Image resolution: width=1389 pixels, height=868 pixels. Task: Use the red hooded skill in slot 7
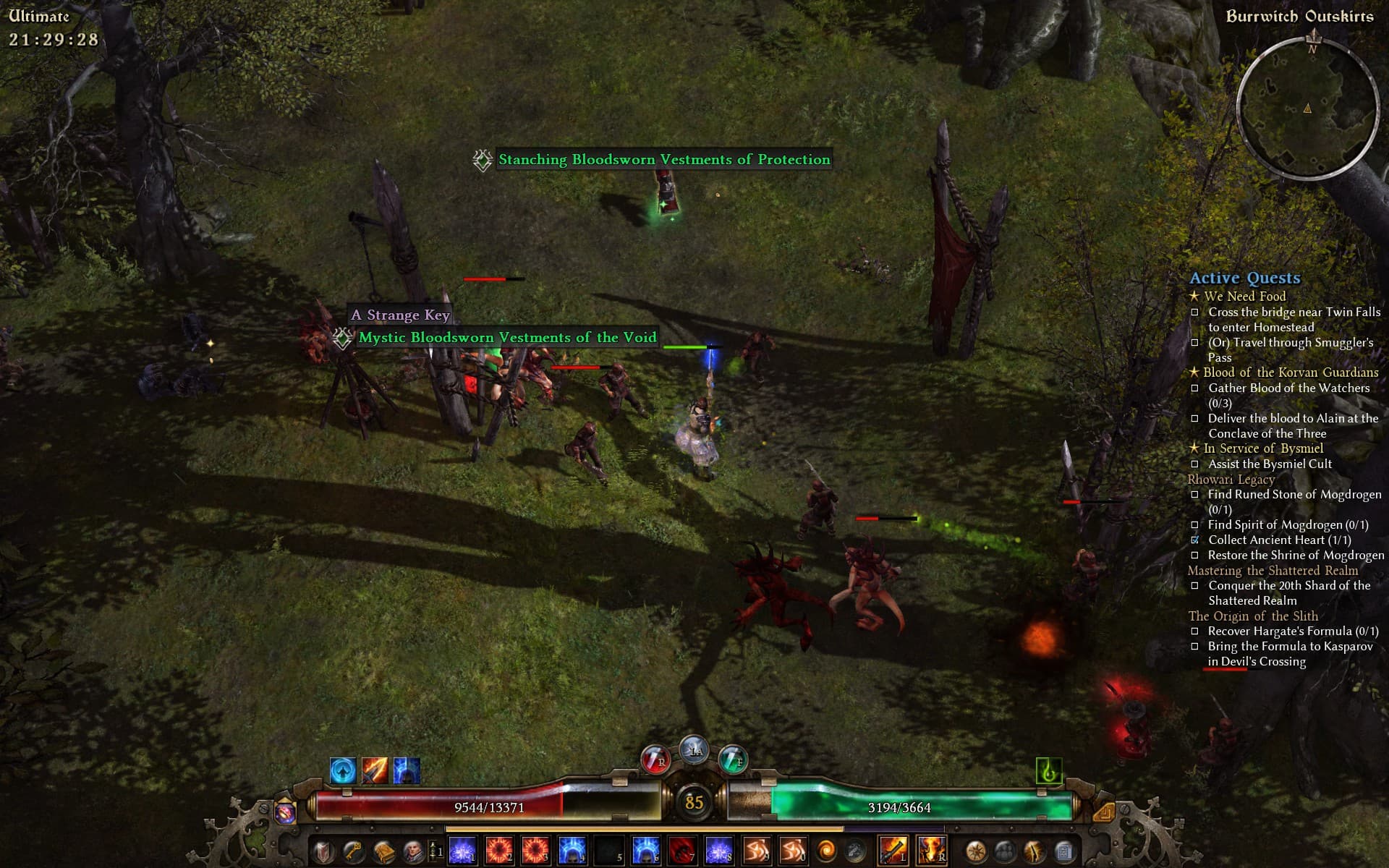click(x=682, y=851)
